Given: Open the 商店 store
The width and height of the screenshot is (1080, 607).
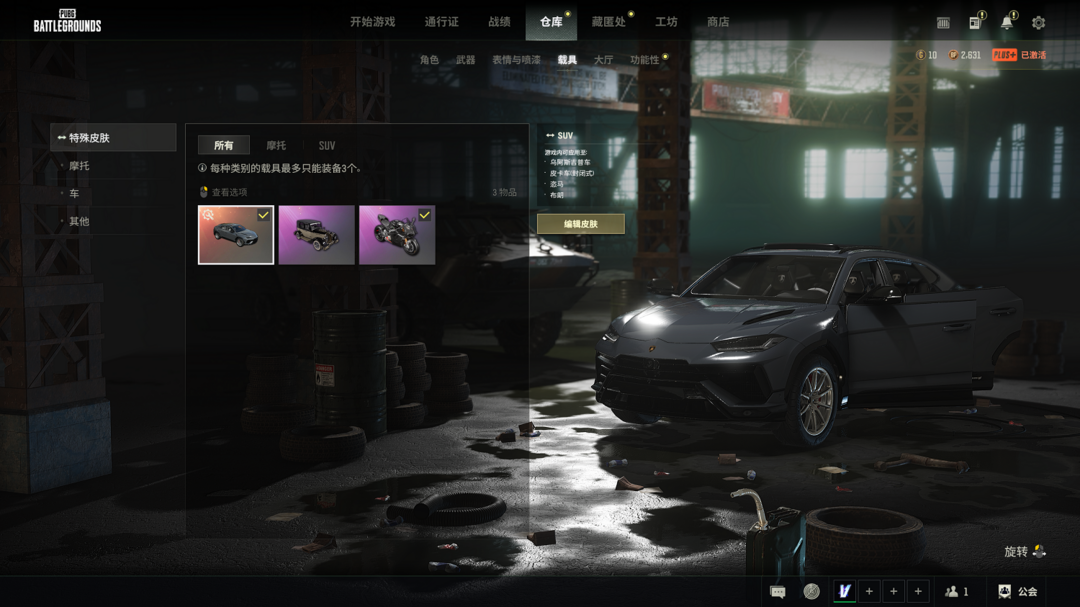Looking at the screenshot, I should click(x=718, y=22).
